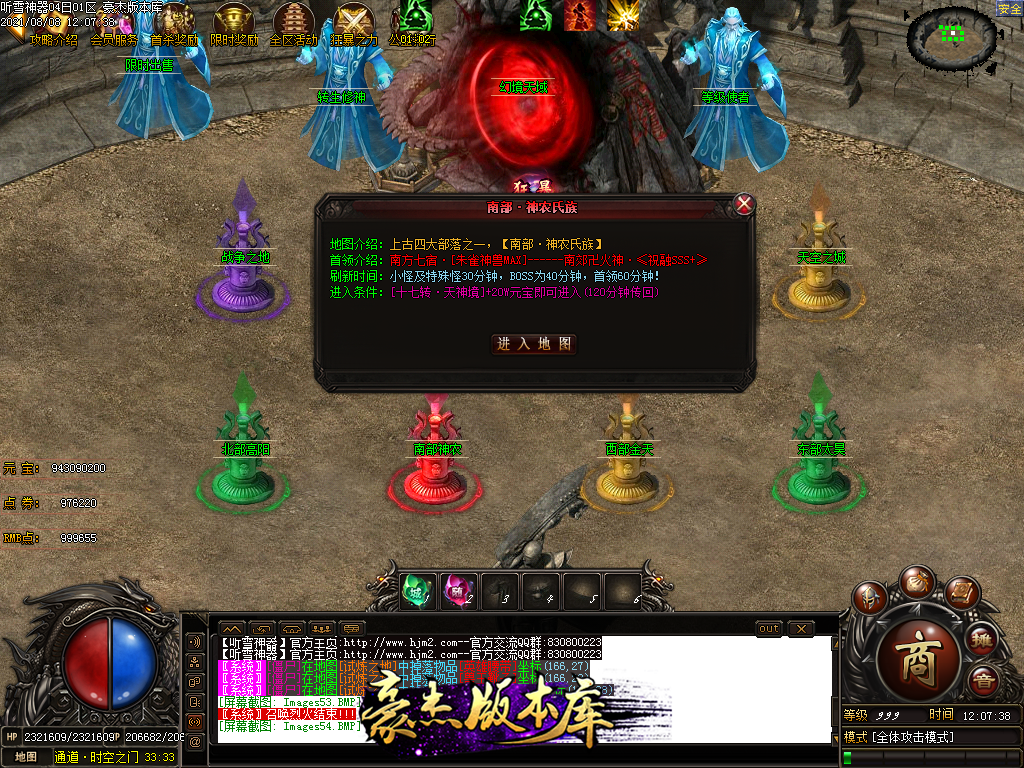The image size is (1024, 768).
Task: Click the 进入地图 enter map button
Action: (535, 343)
